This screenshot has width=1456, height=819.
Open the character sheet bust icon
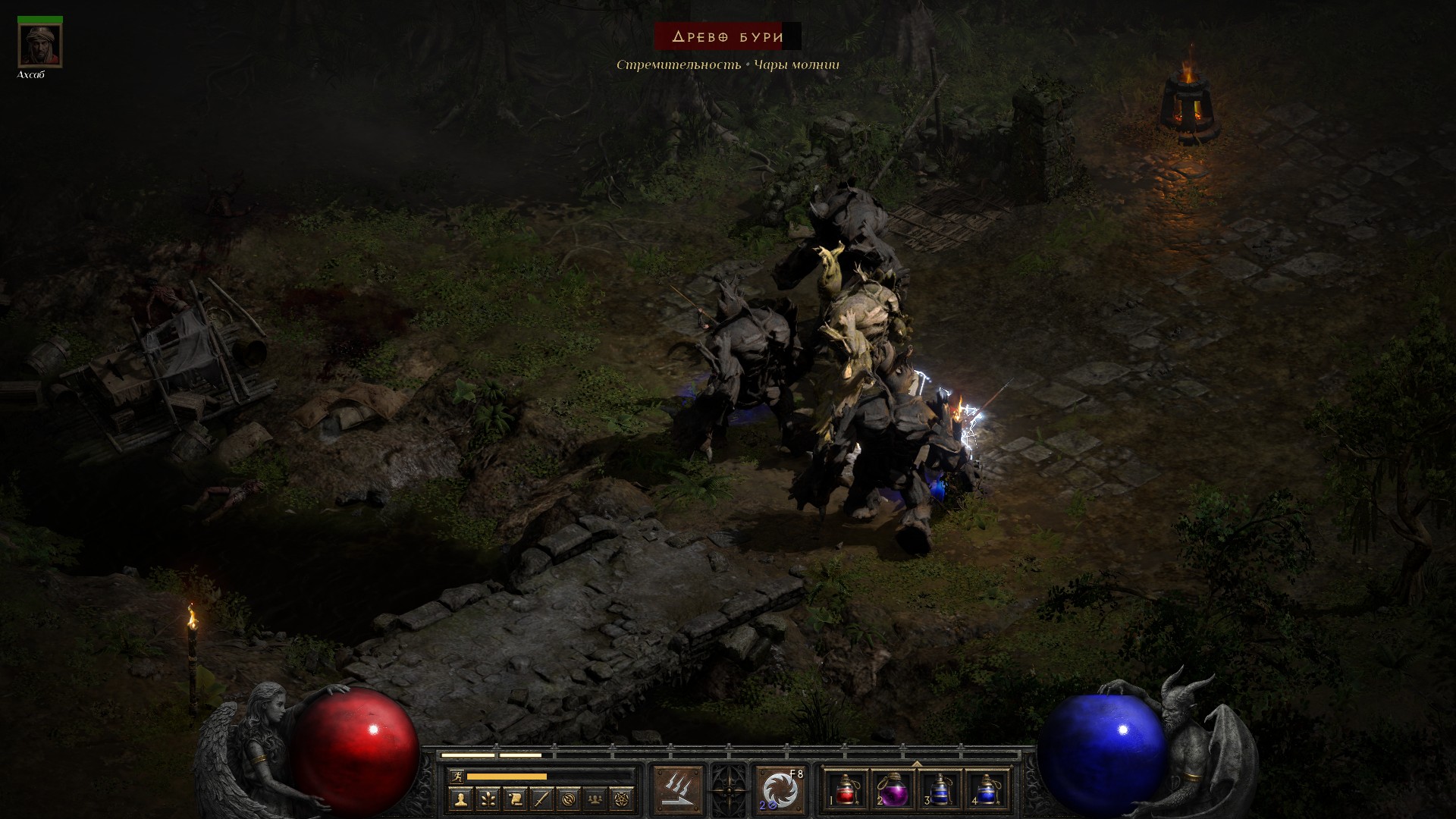pos(460,799)
